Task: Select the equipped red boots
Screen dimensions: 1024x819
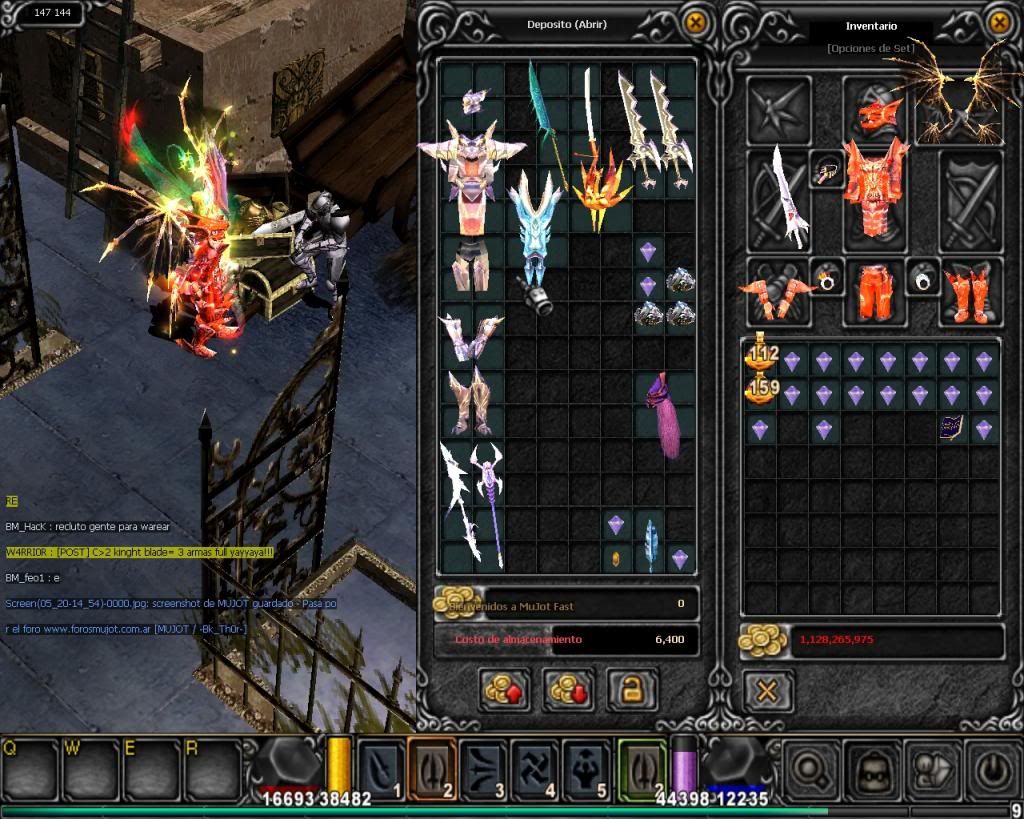Action: click(968, 291)
